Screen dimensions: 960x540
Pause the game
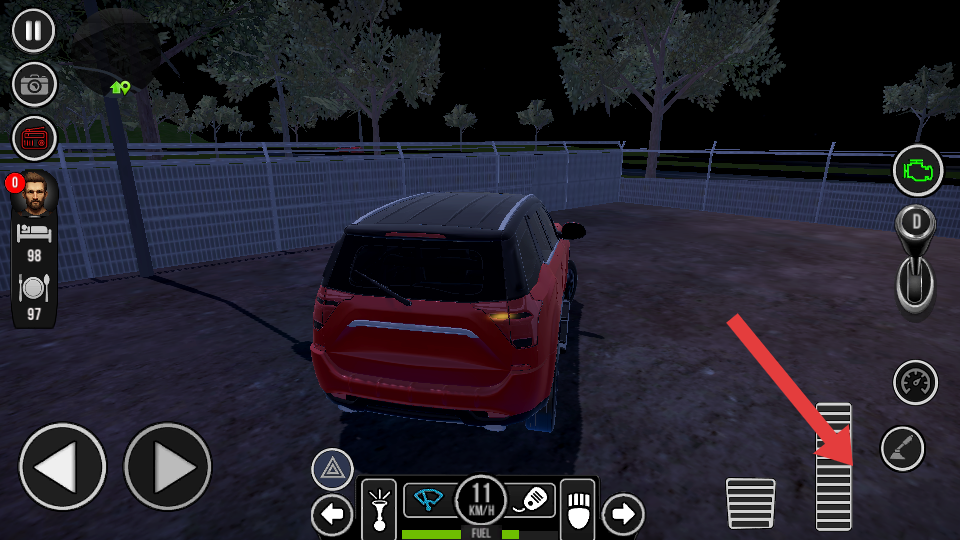tap(34, 30)
